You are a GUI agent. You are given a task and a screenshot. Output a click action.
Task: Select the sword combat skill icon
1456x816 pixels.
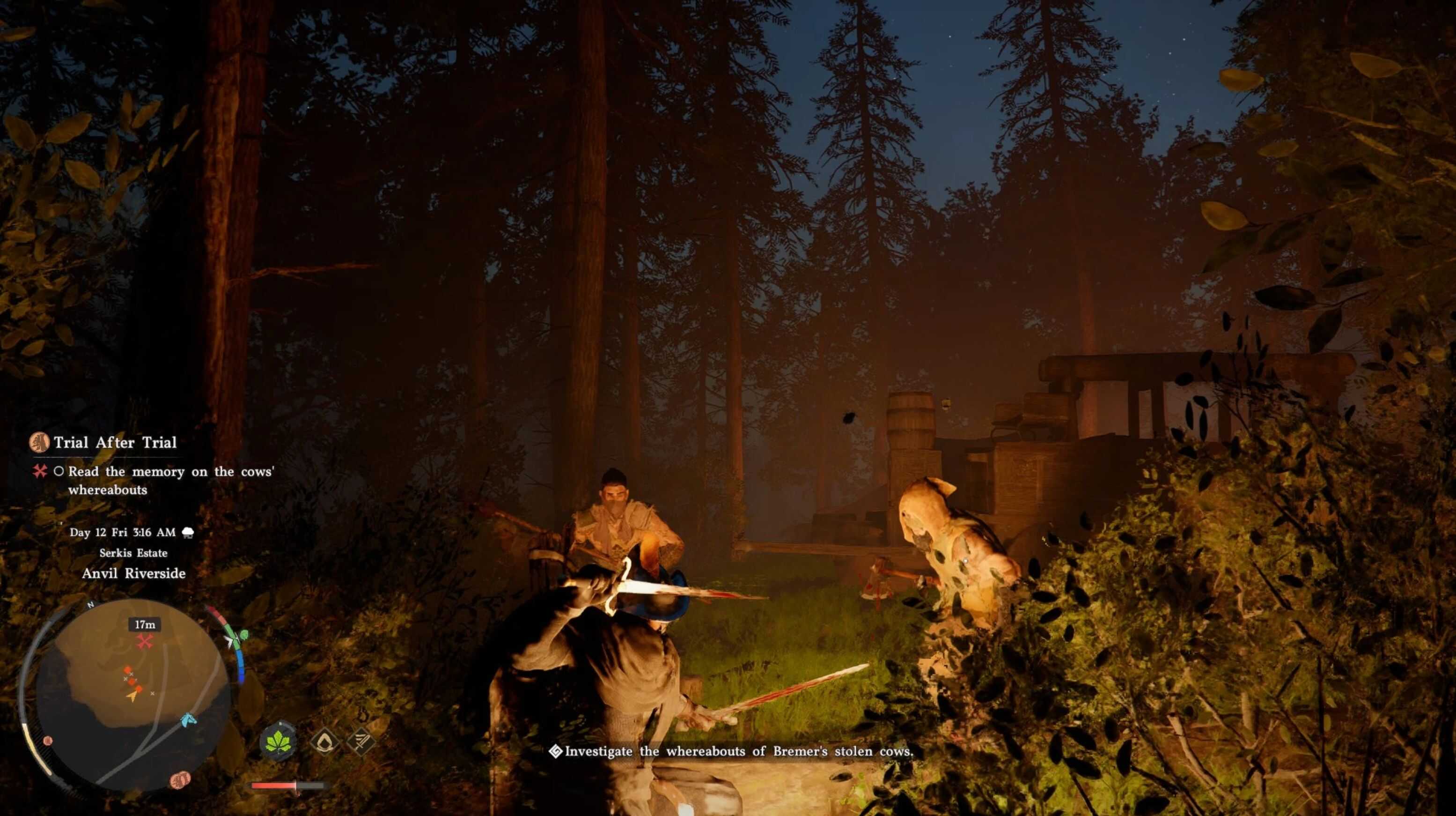coord(360,741)
